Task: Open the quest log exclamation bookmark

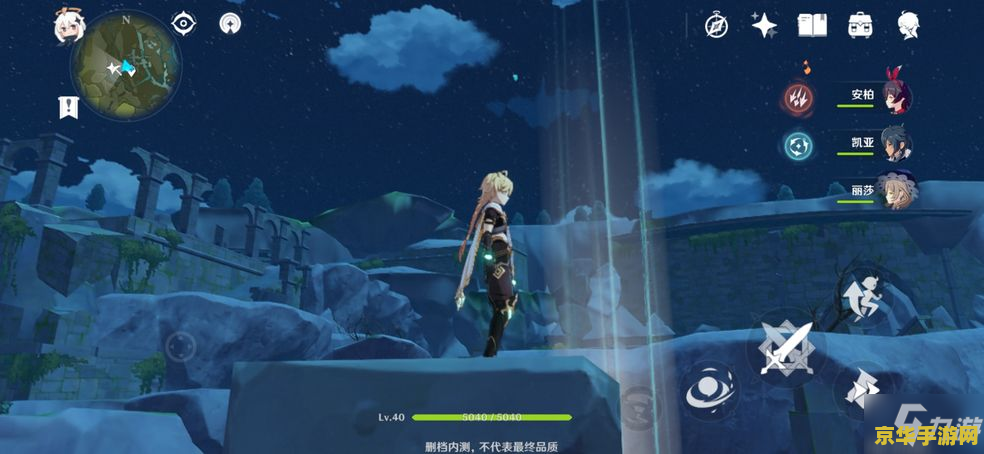Action: point(69,107)
